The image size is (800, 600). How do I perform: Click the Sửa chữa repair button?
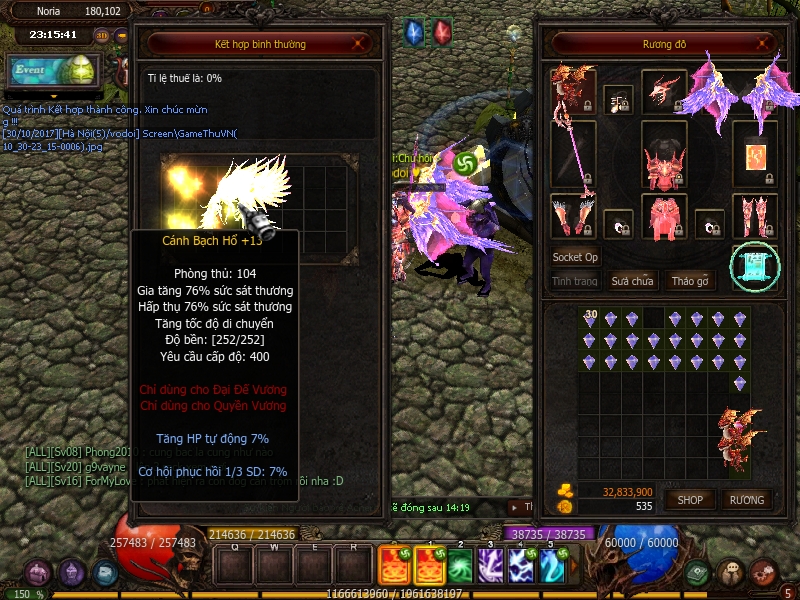(632, 281)
